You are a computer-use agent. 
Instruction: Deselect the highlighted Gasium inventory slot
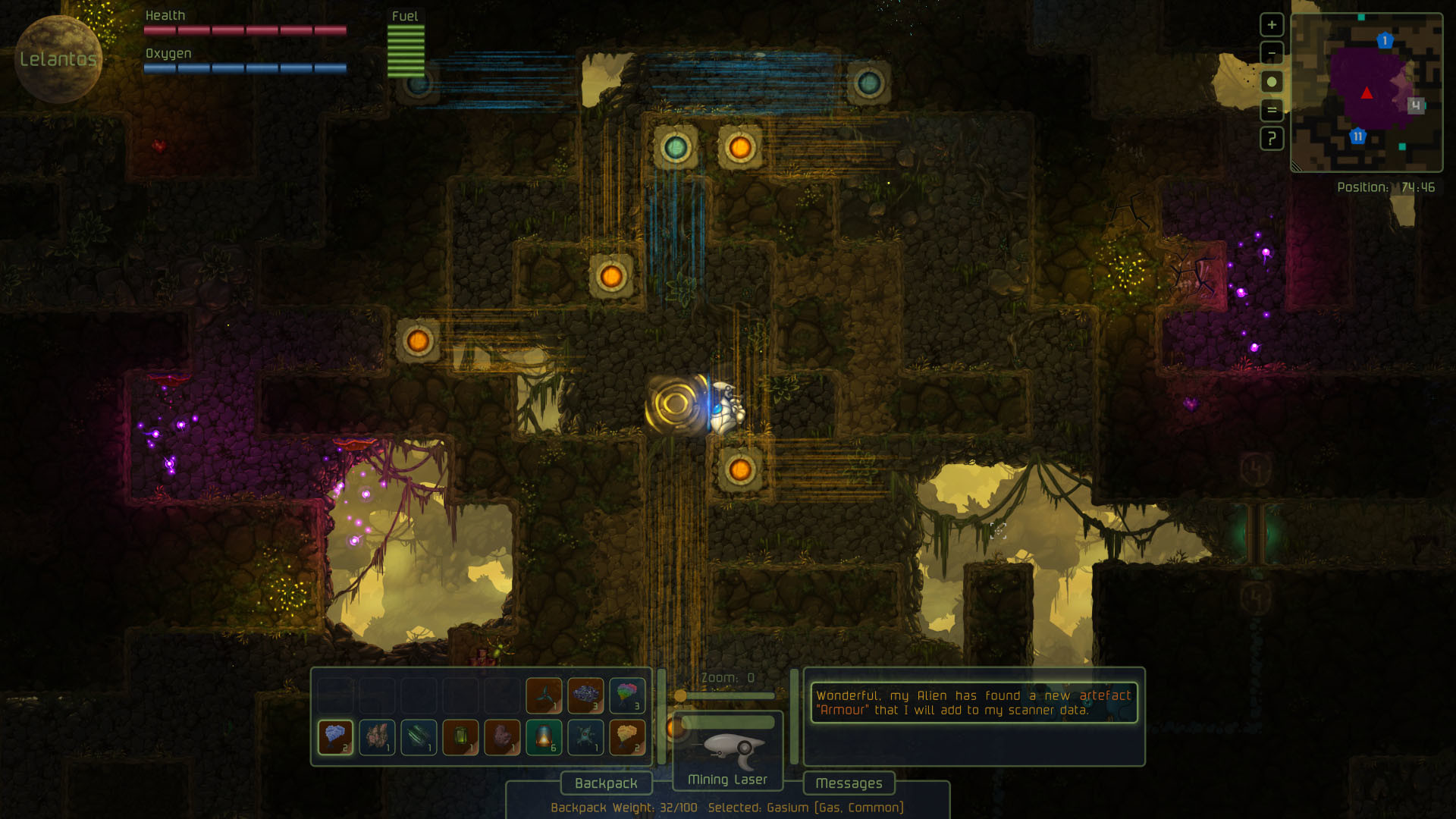click(x=335, y=736)
